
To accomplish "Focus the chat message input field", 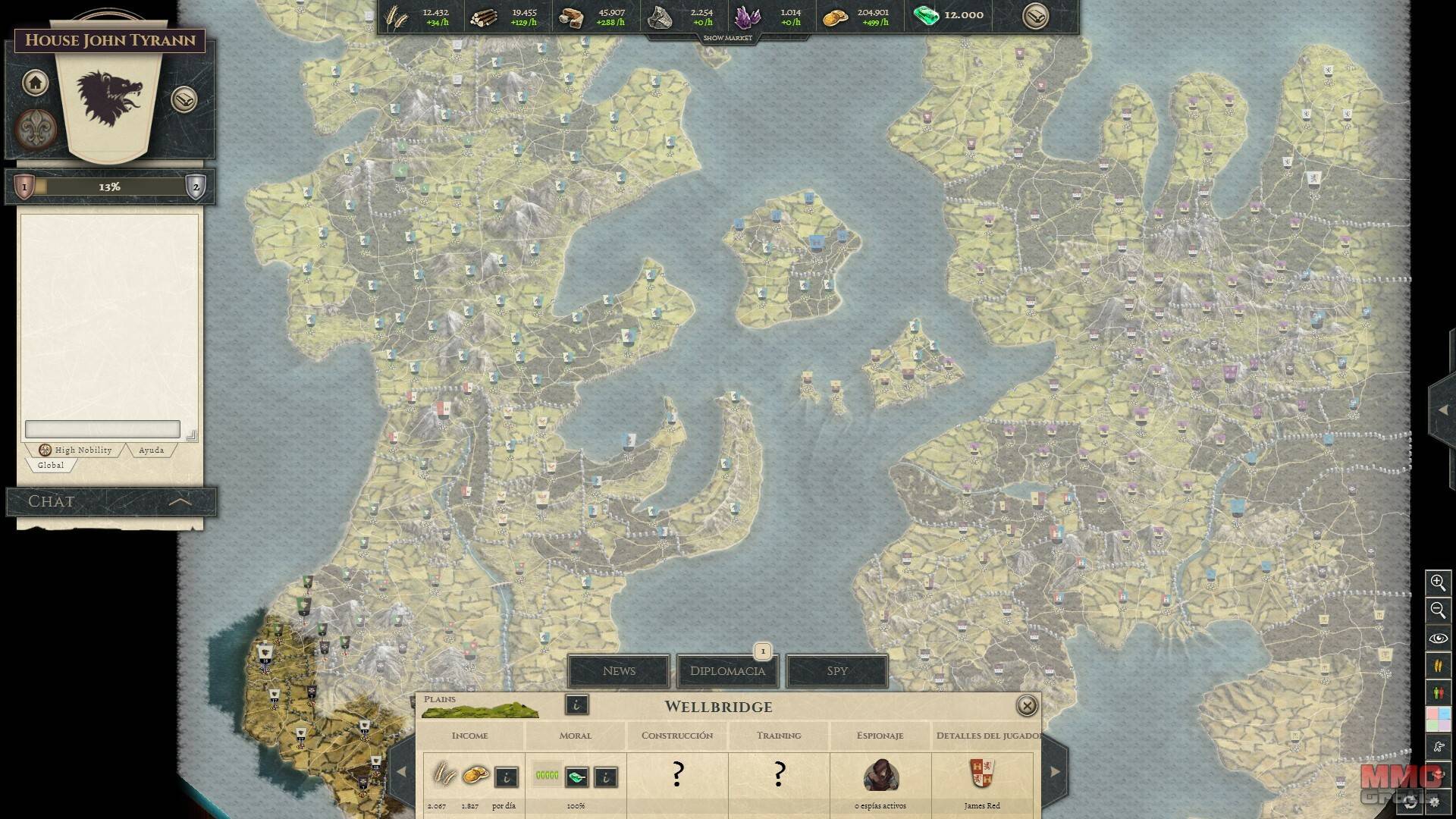I will [x=102, y=429].
